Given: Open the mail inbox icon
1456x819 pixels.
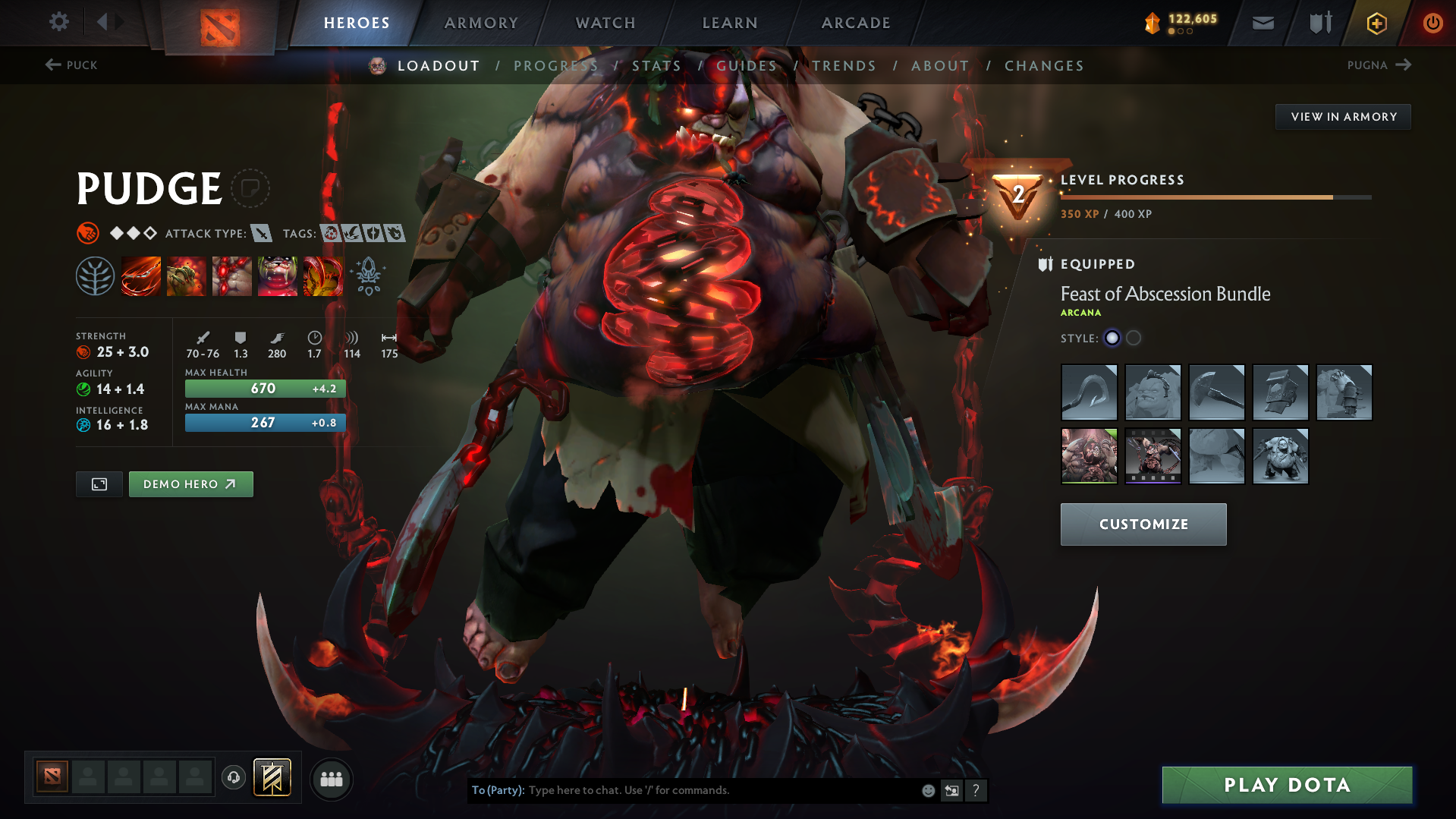Looking at the screenshot, I should (1262, 22).
